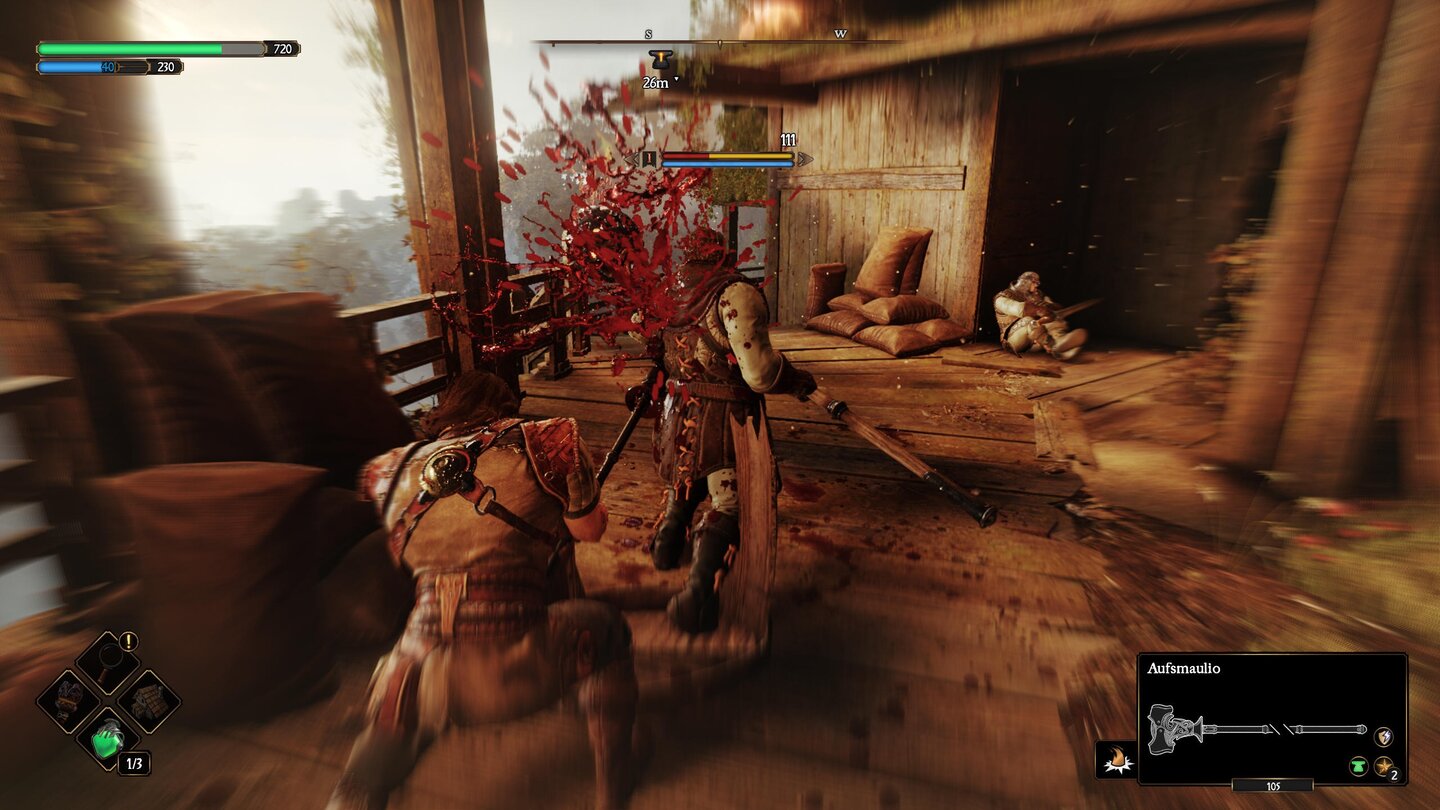Toggle the small marker under the 26m distance label
The height and width of the screenshot is (810, 1440).
coord(676,80)
